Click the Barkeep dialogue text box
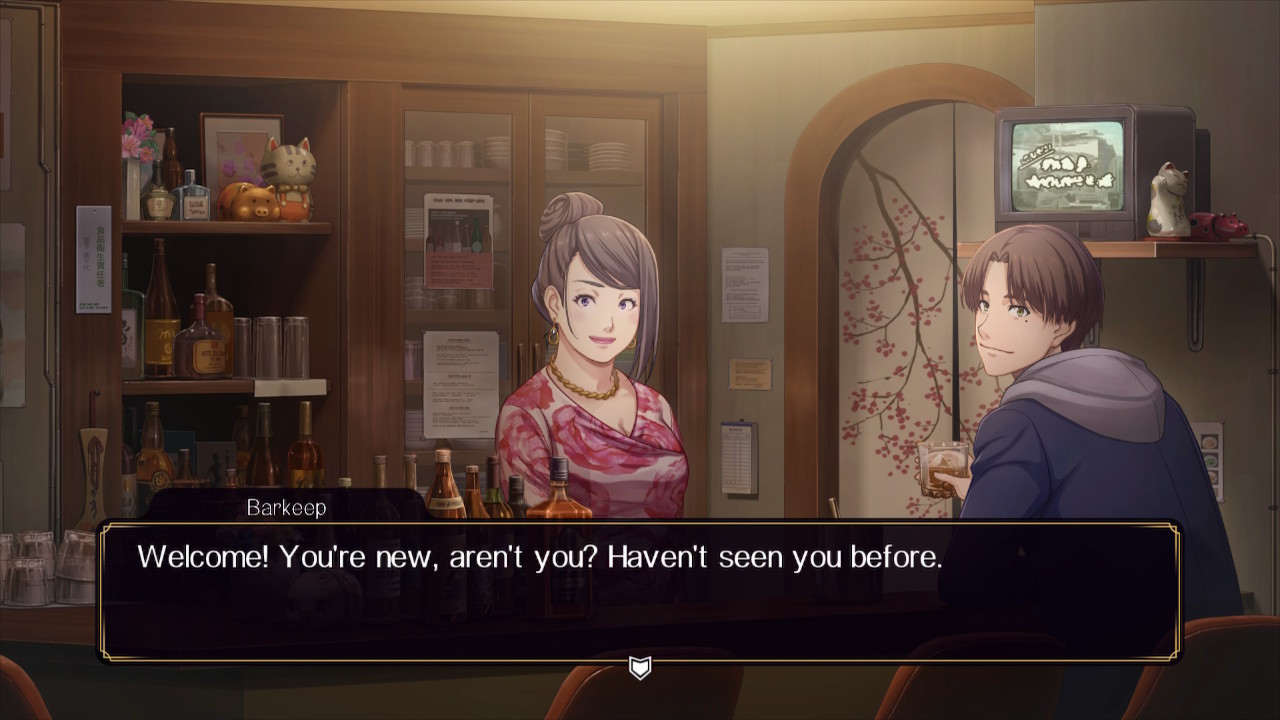The image size is (1280, 720). (640, 590)
